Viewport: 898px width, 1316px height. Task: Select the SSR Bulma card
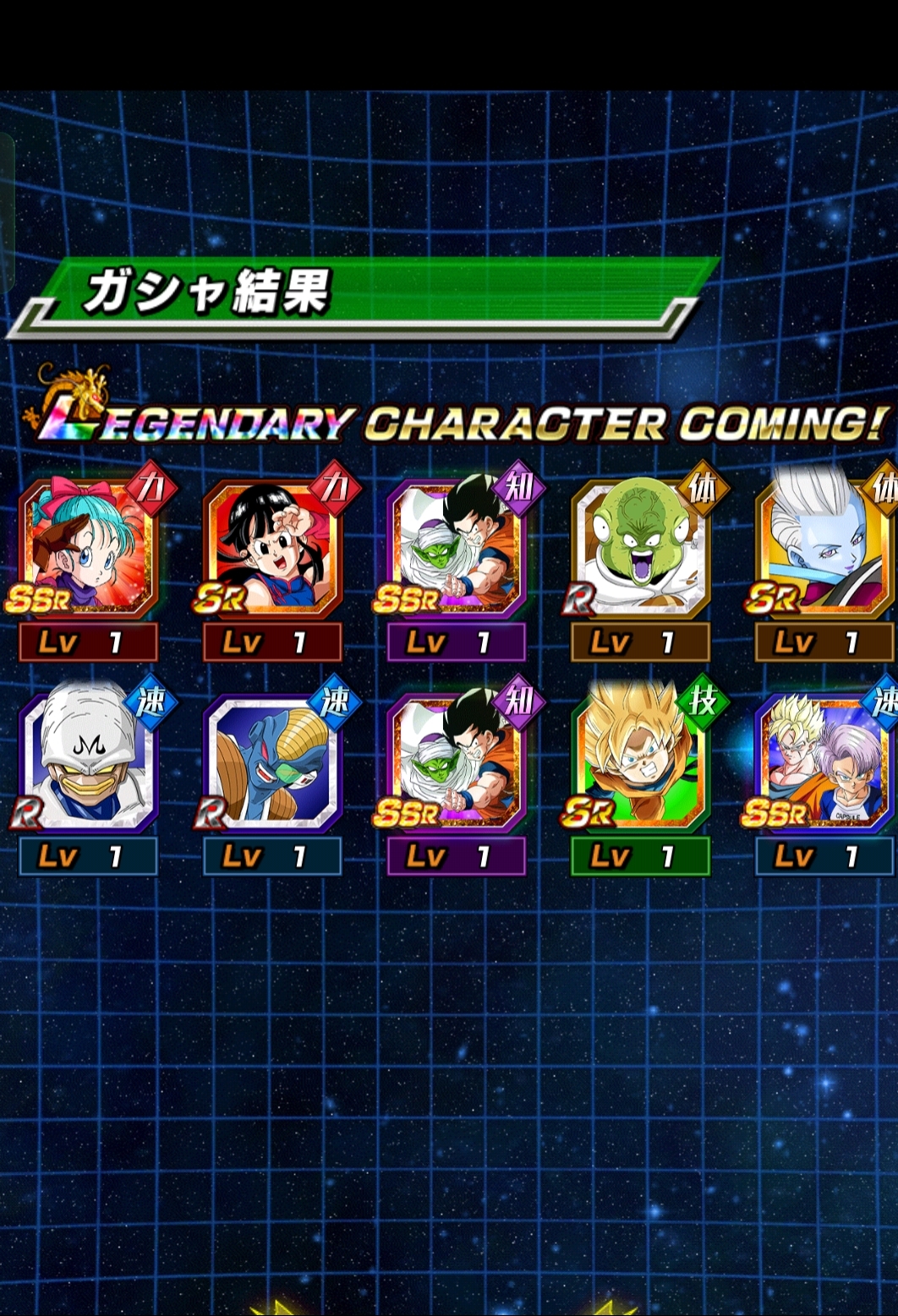88,549
